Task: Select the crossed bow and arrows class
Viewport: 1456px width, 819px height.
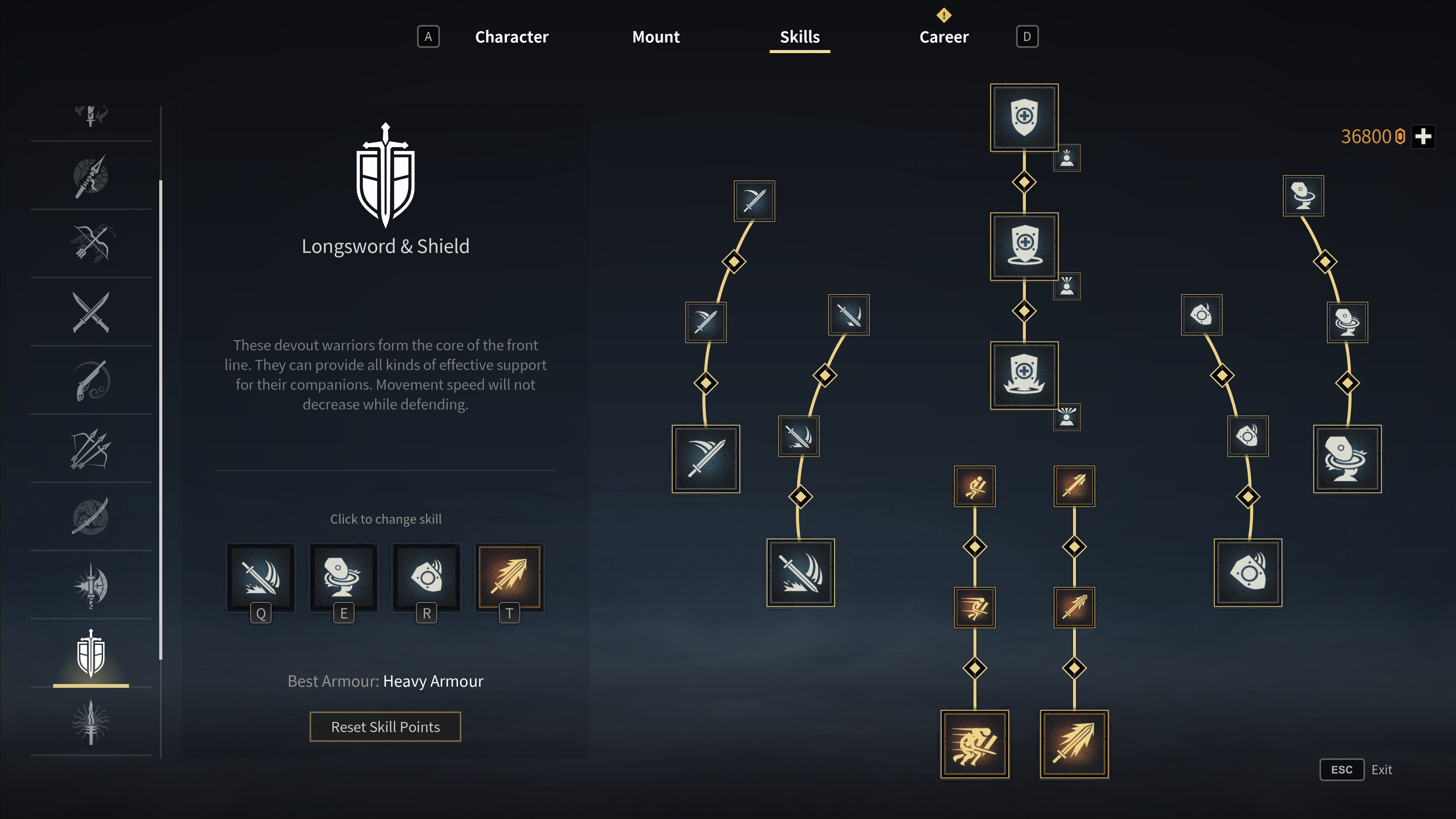Action: tap(91, 243)
